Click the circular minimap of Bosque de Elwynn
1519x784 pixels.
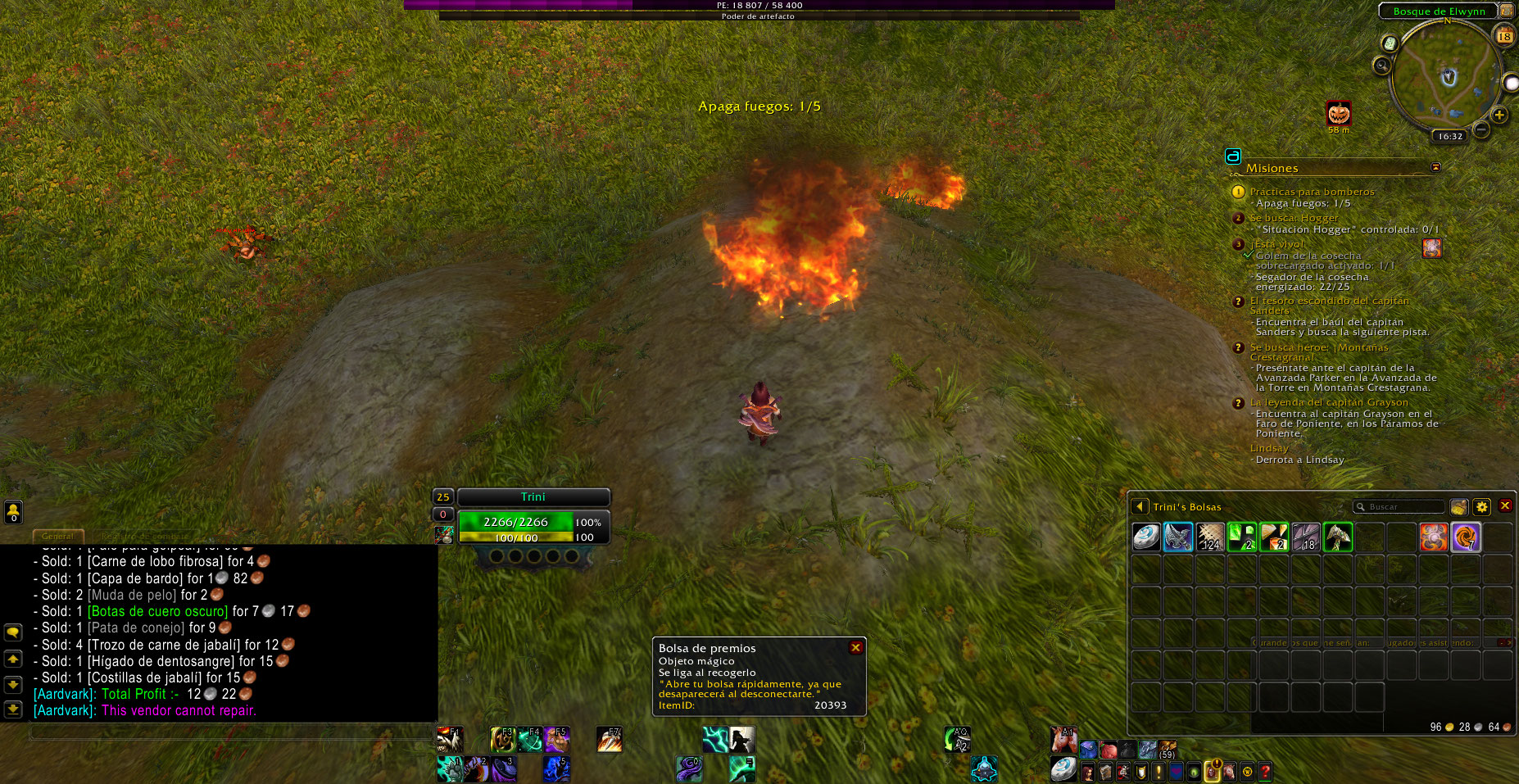coord(1446,76)
